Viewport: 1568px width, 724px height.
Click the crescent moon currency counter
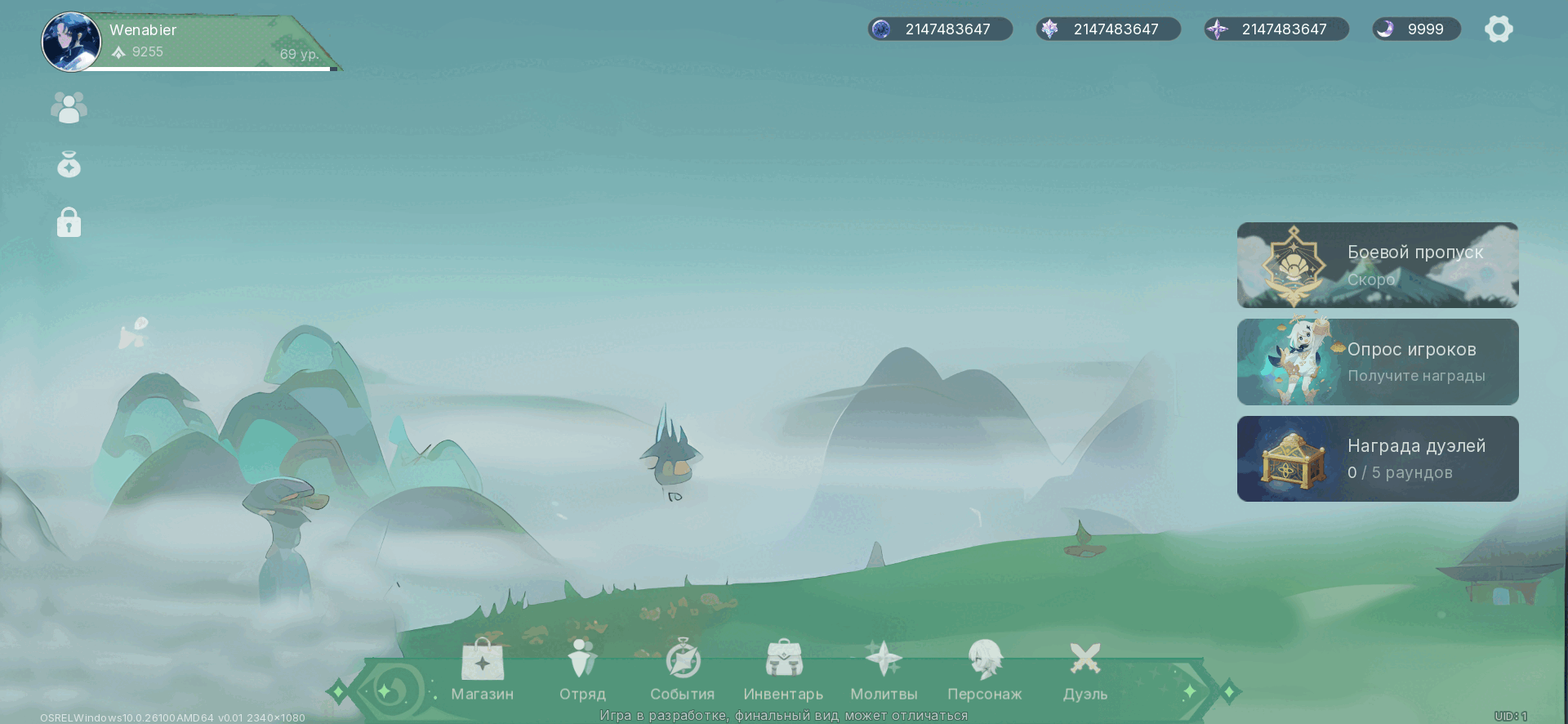1416,29
